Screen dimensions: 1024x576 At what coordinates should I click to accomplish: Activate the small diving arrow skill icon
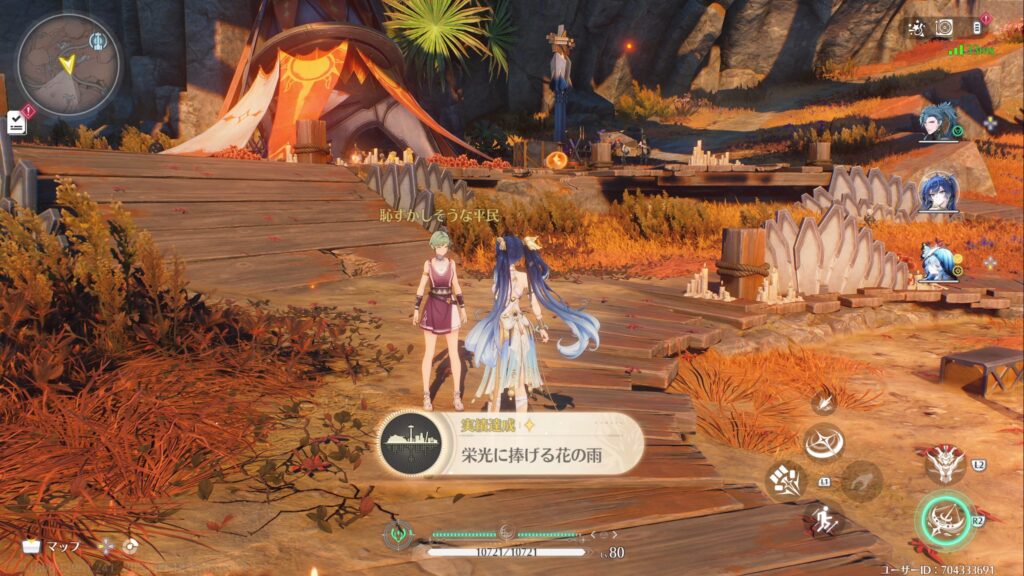pyautogui.click(x=825, y=403)
